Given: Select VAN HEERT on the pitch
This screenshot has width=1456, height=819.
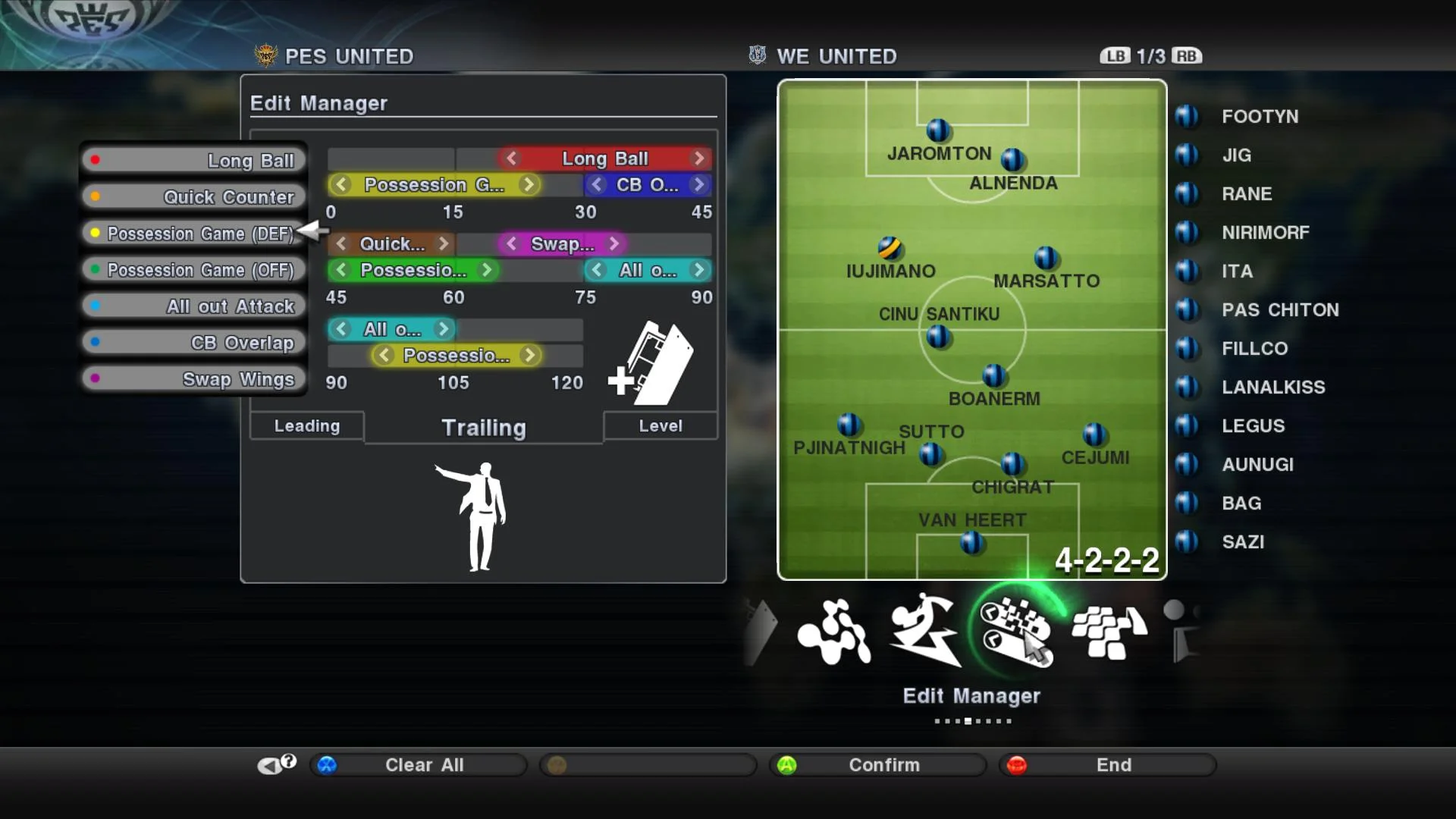Looking at the screenshot, I should (971, 540).
